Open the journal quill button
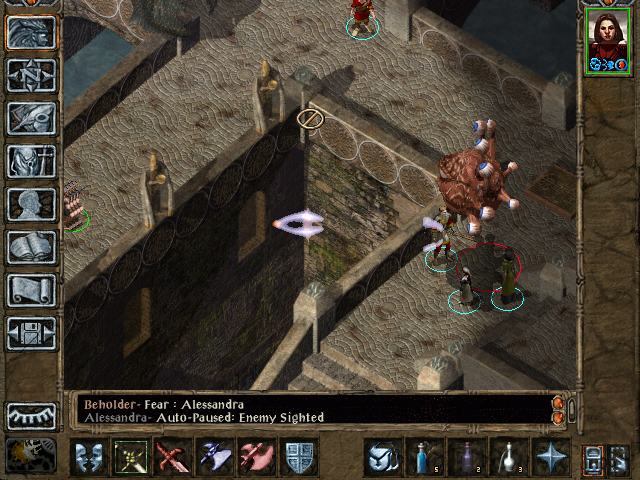640x480 pixels. click(x=31, y=117)
